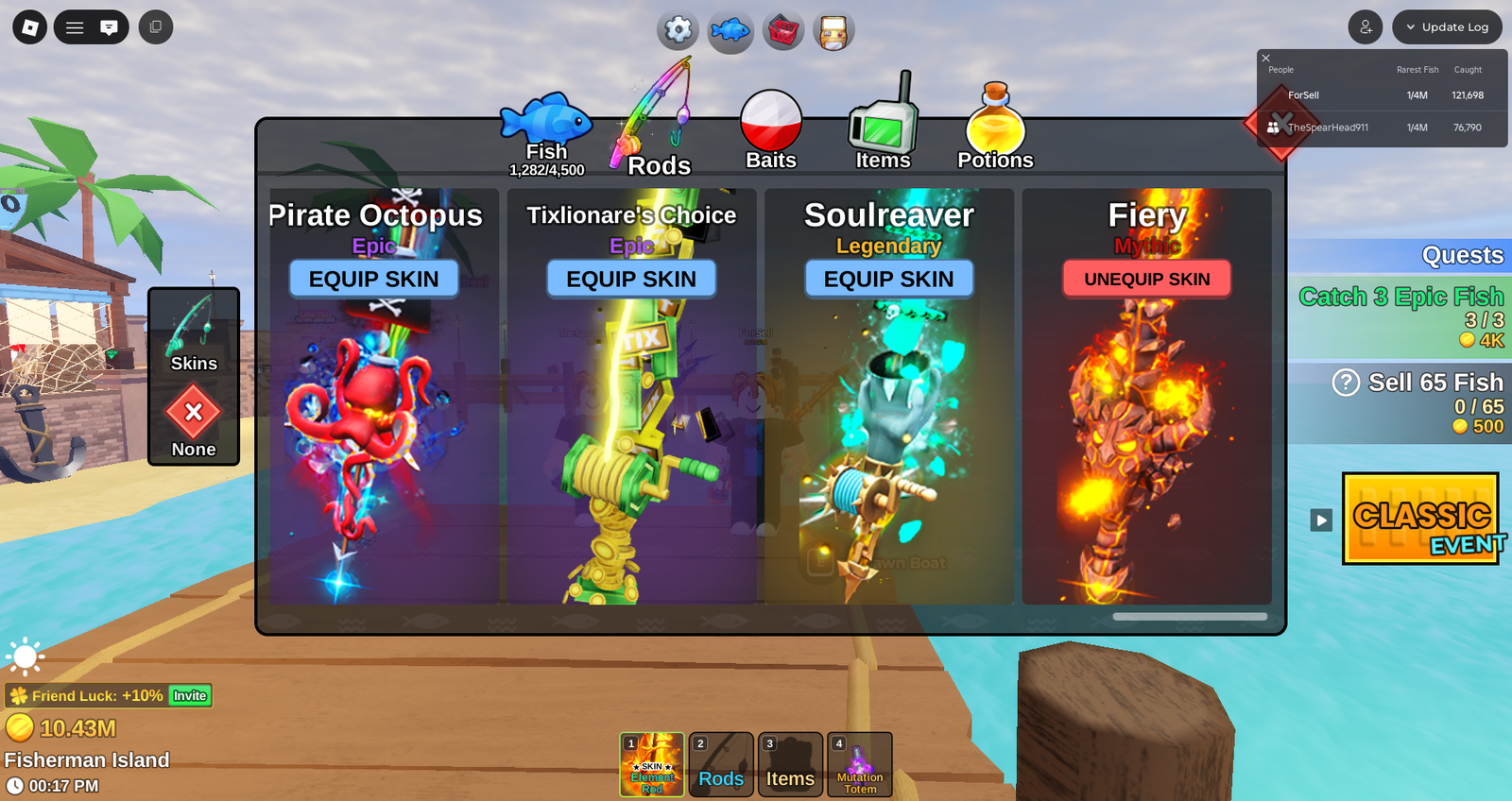Select the Element Rod hotbar slot

[652, 764]
